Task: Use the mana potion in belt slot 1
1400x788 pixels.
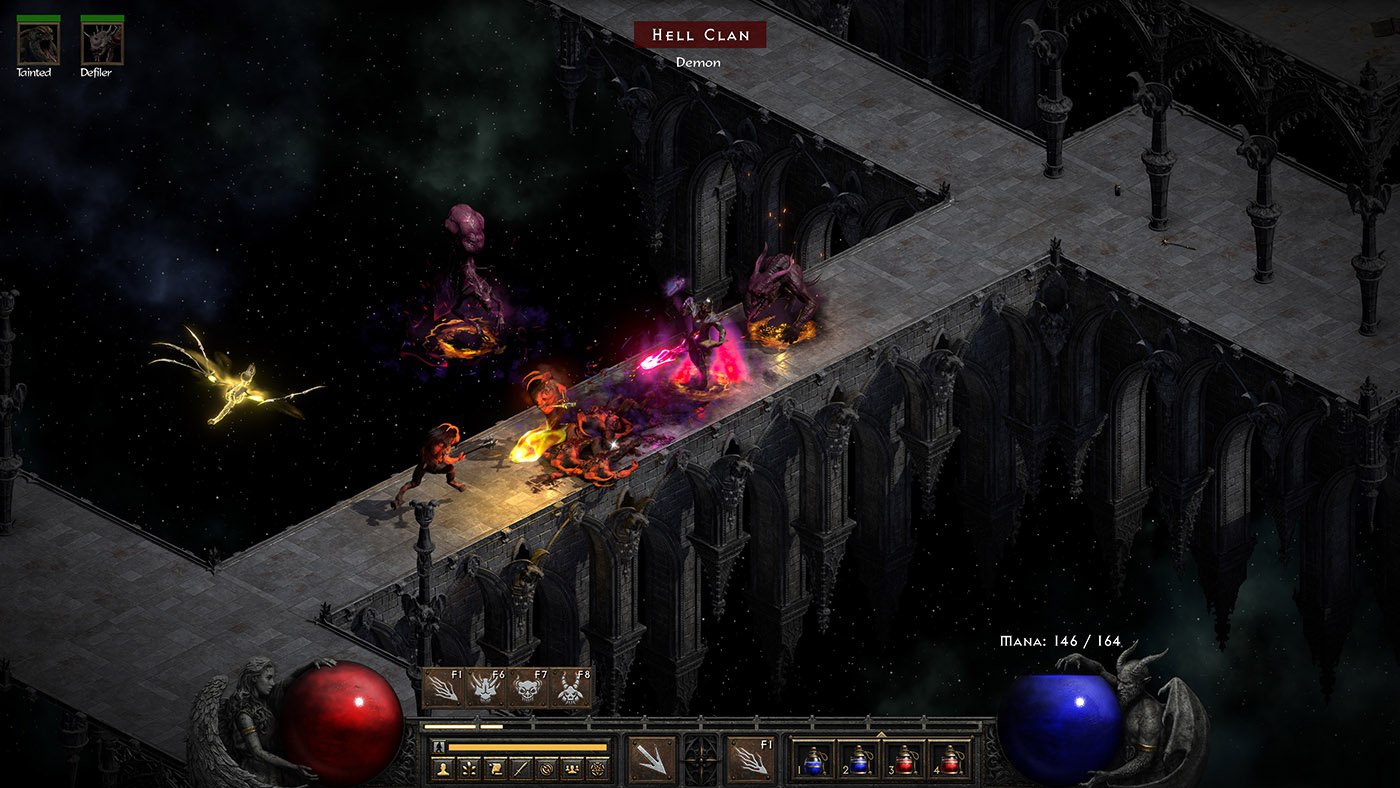Action: click(812, 759)
